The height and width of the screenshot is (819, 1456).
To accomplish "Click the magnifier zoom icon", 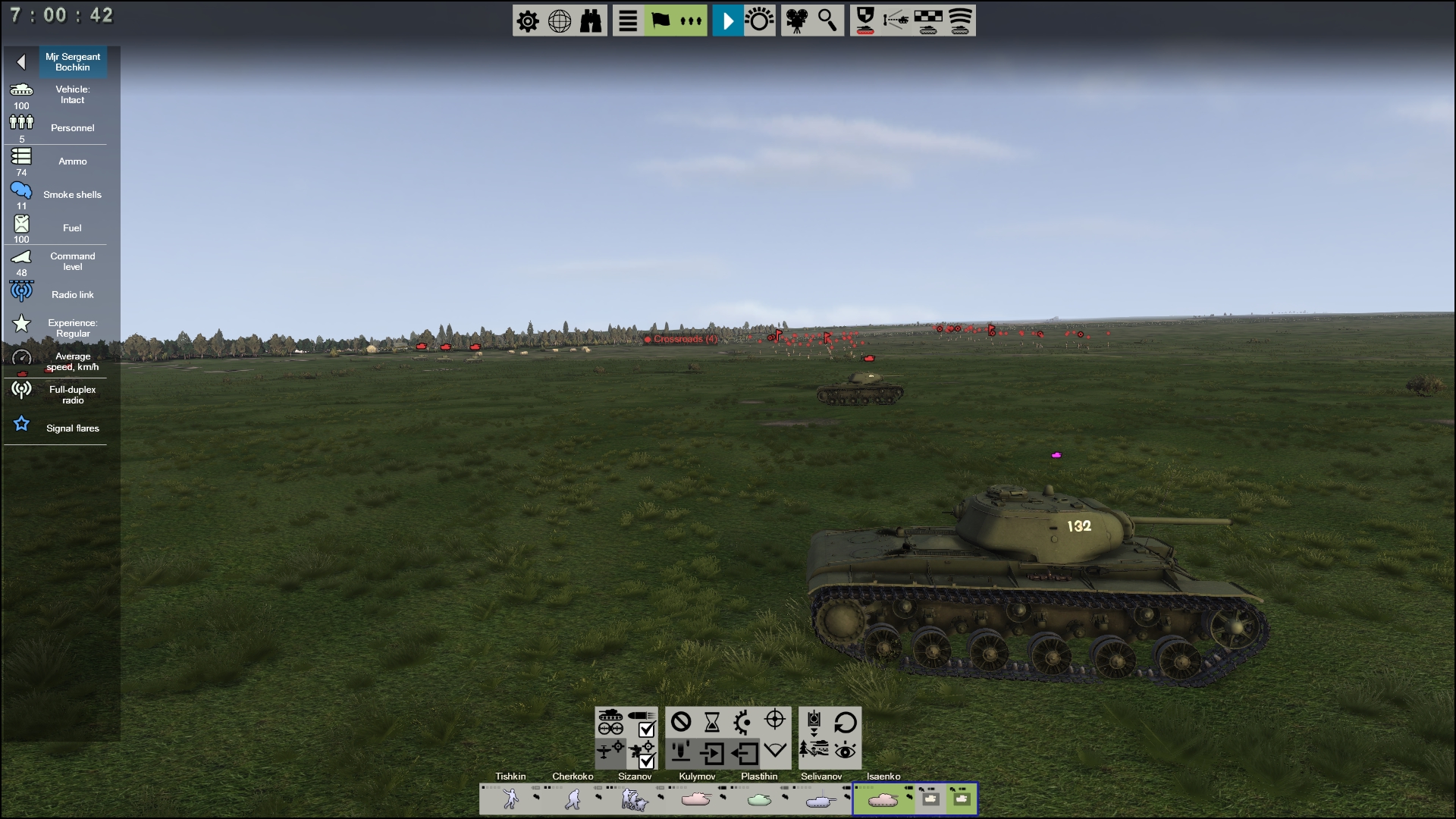I will [827, 20].
